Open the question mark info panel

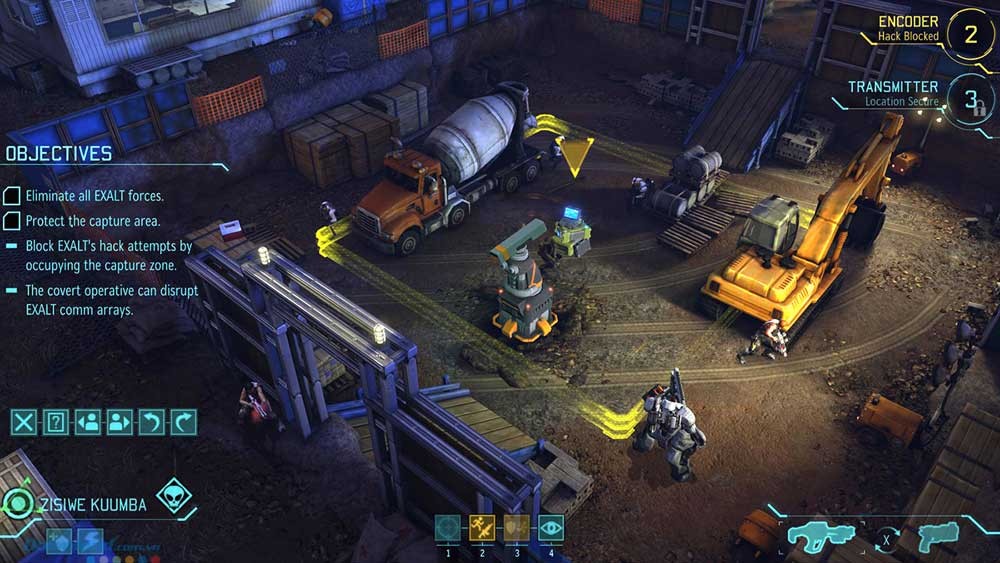56,422
